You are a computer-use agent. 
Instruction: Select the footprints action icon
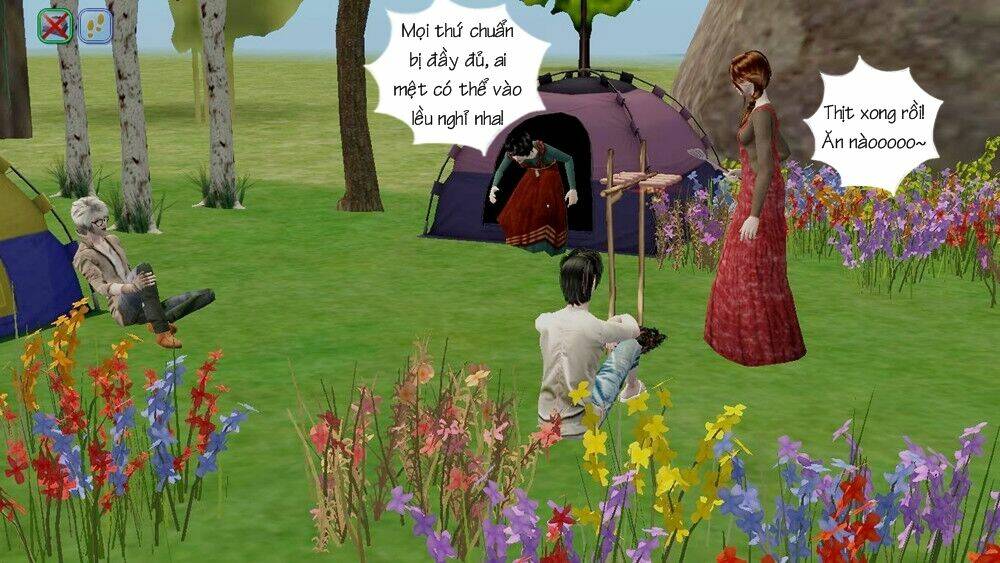[94, 26]
